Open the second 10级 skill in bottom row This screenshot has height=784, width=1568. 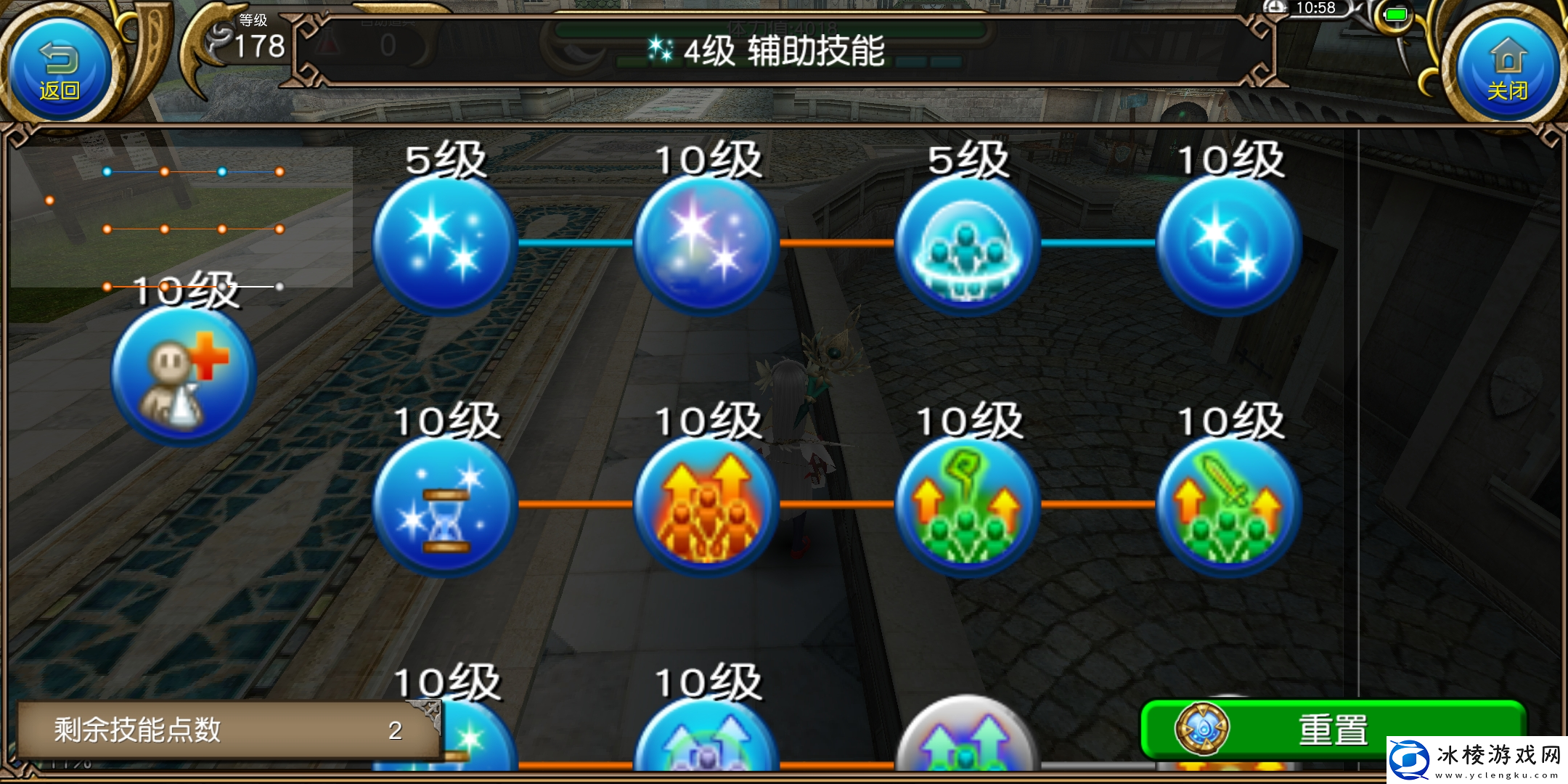708,755
